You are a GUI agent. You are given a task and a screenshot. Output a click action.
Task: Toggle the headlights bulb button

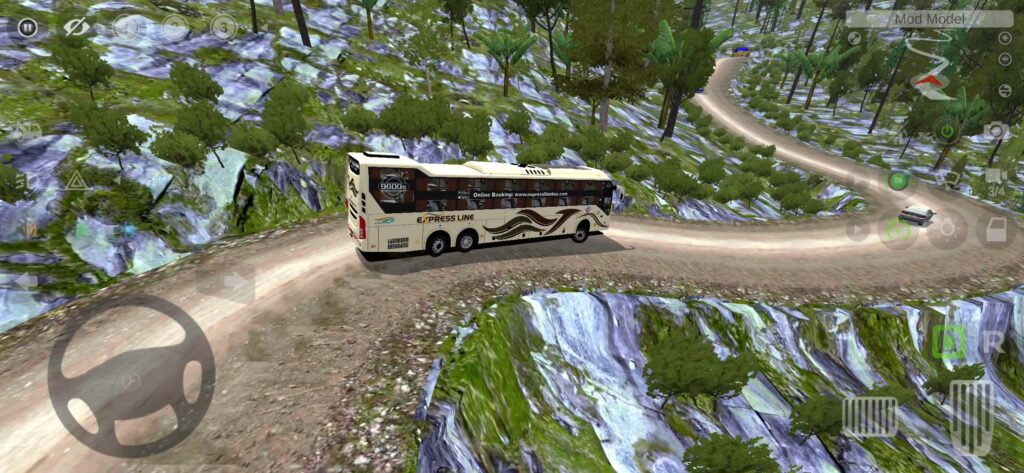(946, 230)
